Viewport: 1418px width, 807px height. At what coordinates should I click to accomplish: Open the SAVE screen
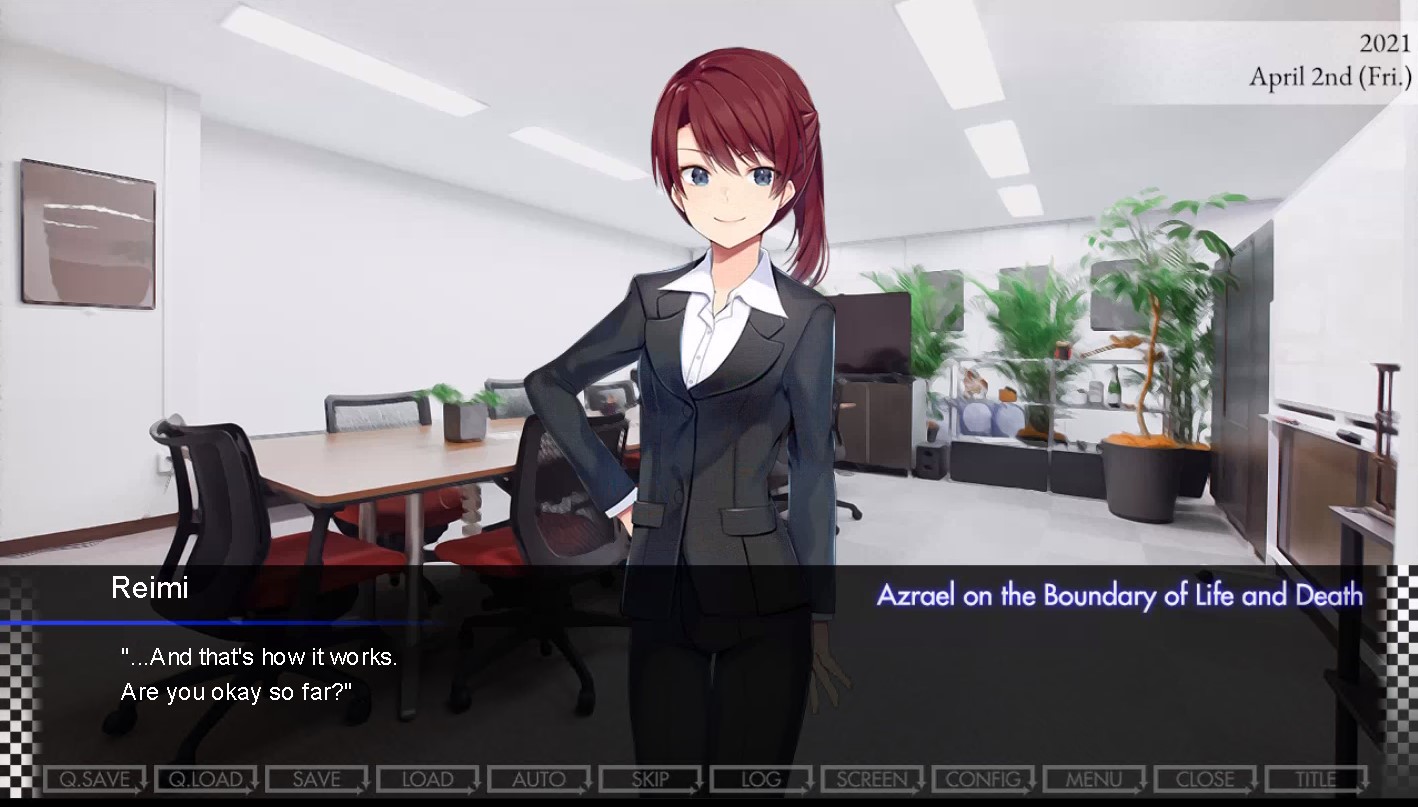pyautogui.click(x=316, y=779)
